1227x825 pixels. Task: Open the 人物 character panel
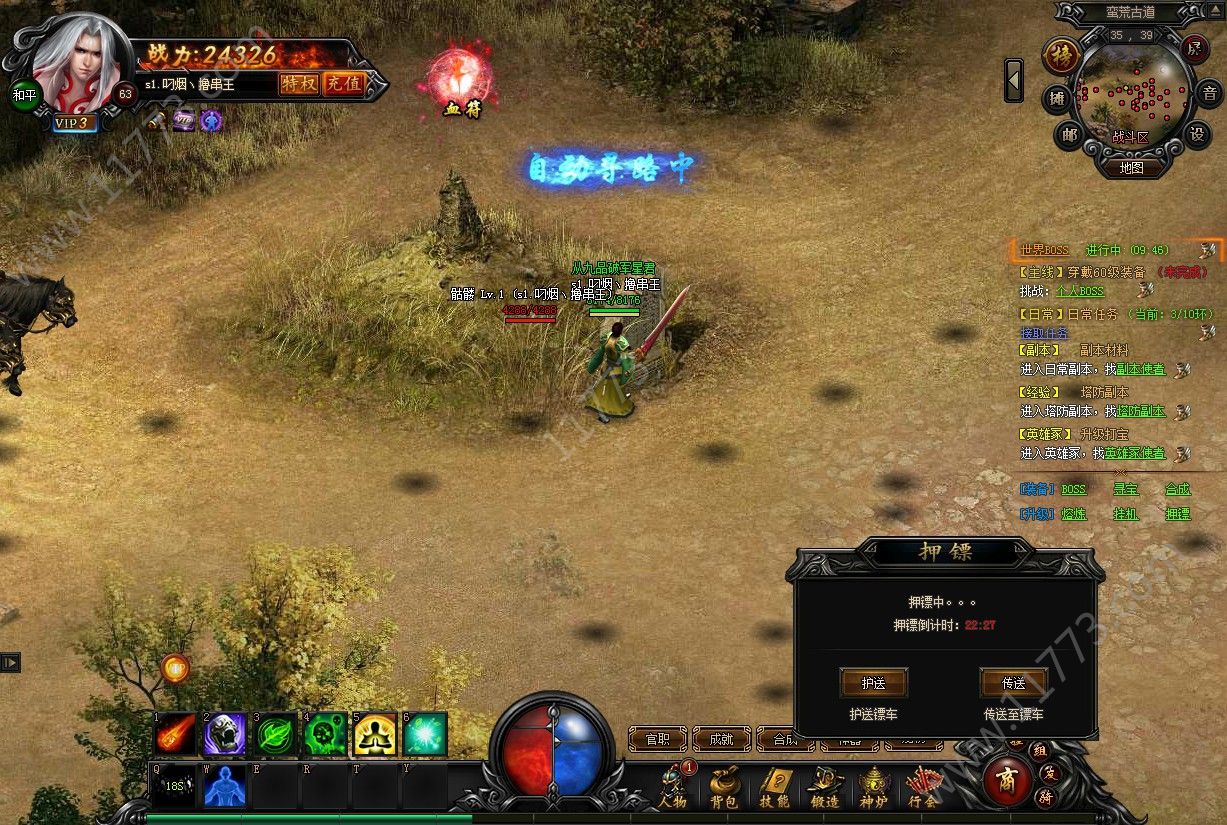pyautogui.click(x=673, y=787)
